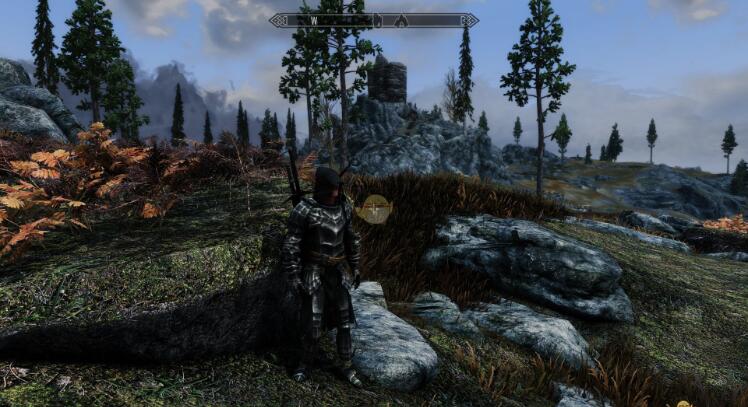Image resolution: width=748 pixels, height=407 pixels.
Task: Select the peaked mountain-shaped marker on the compass
Action: point(400,20)
